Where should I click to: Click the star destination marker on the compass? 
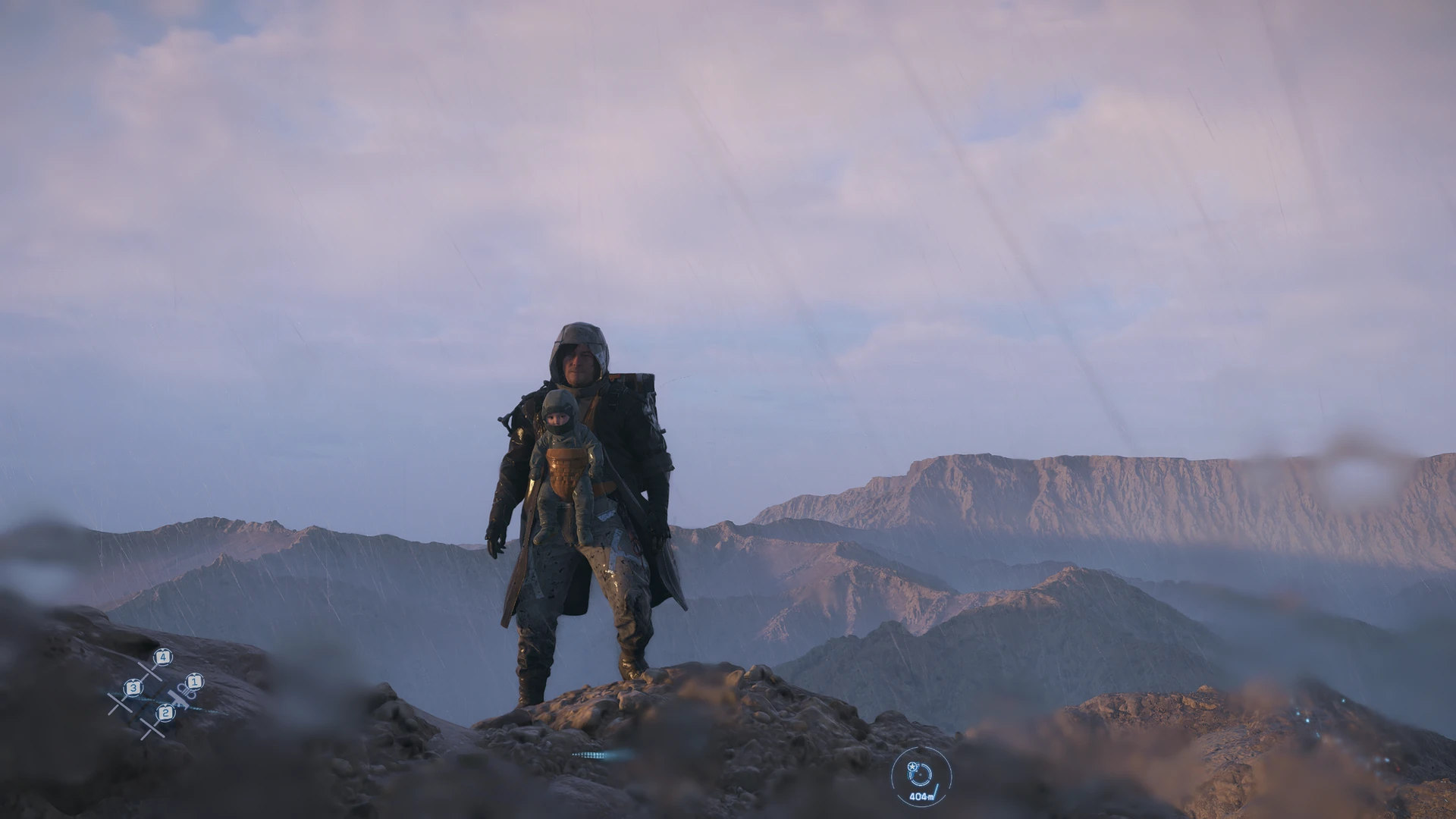pyautogui.click(x=913, y=767)
